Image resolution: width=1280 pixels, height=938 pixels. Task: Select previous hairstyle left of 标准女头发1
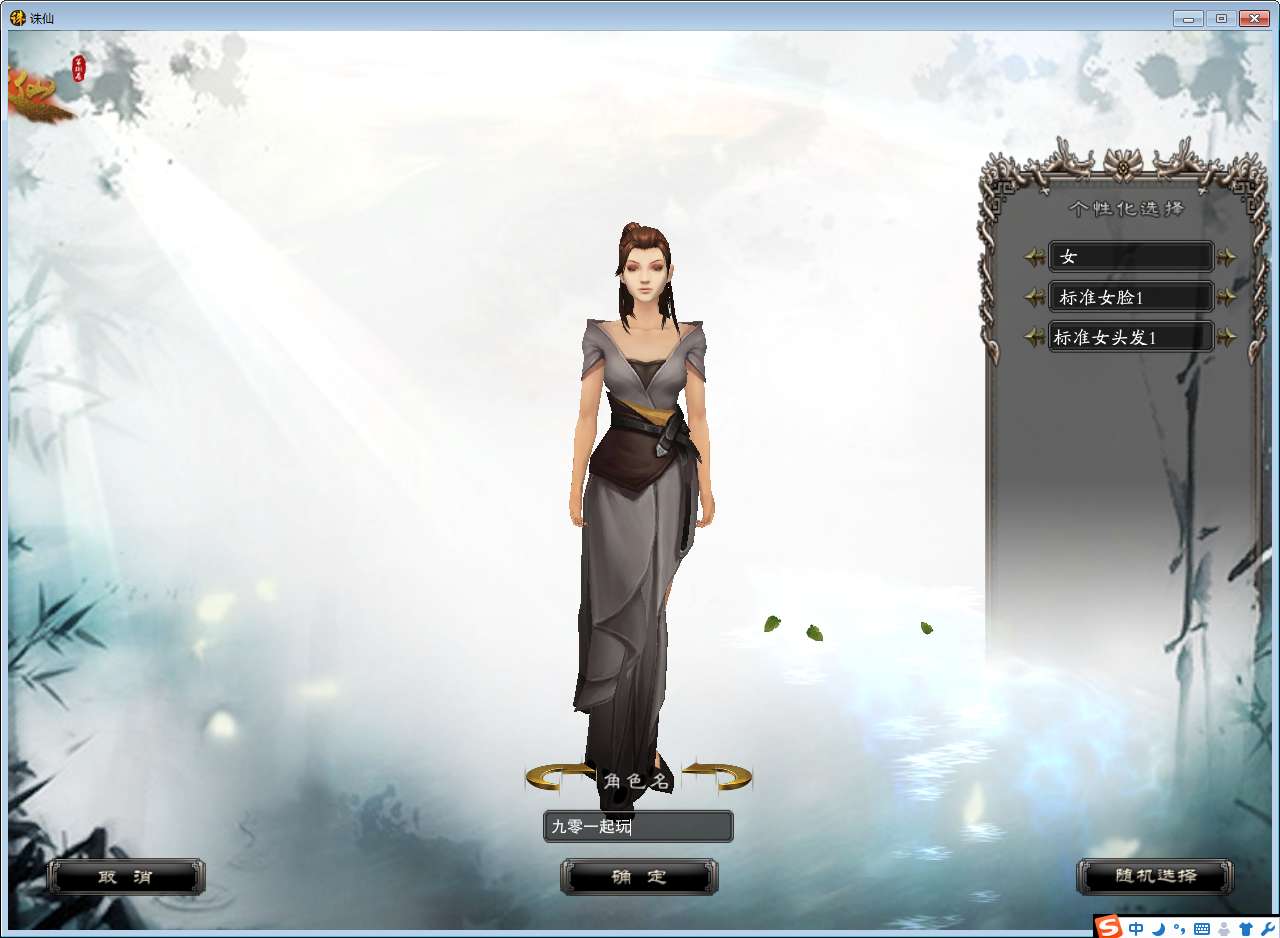click(1034, 338)
